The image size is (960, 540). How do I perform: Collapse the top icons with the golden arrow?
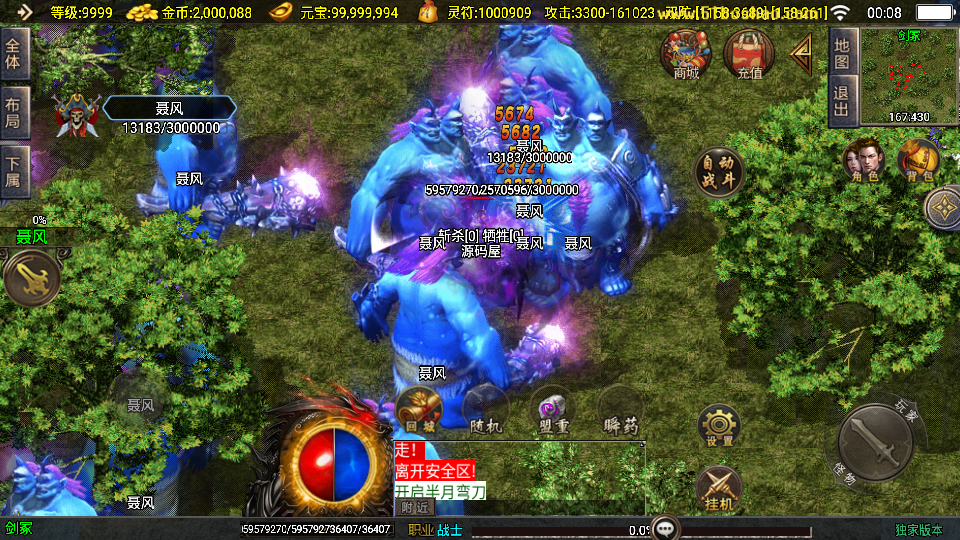pos(802,55)
